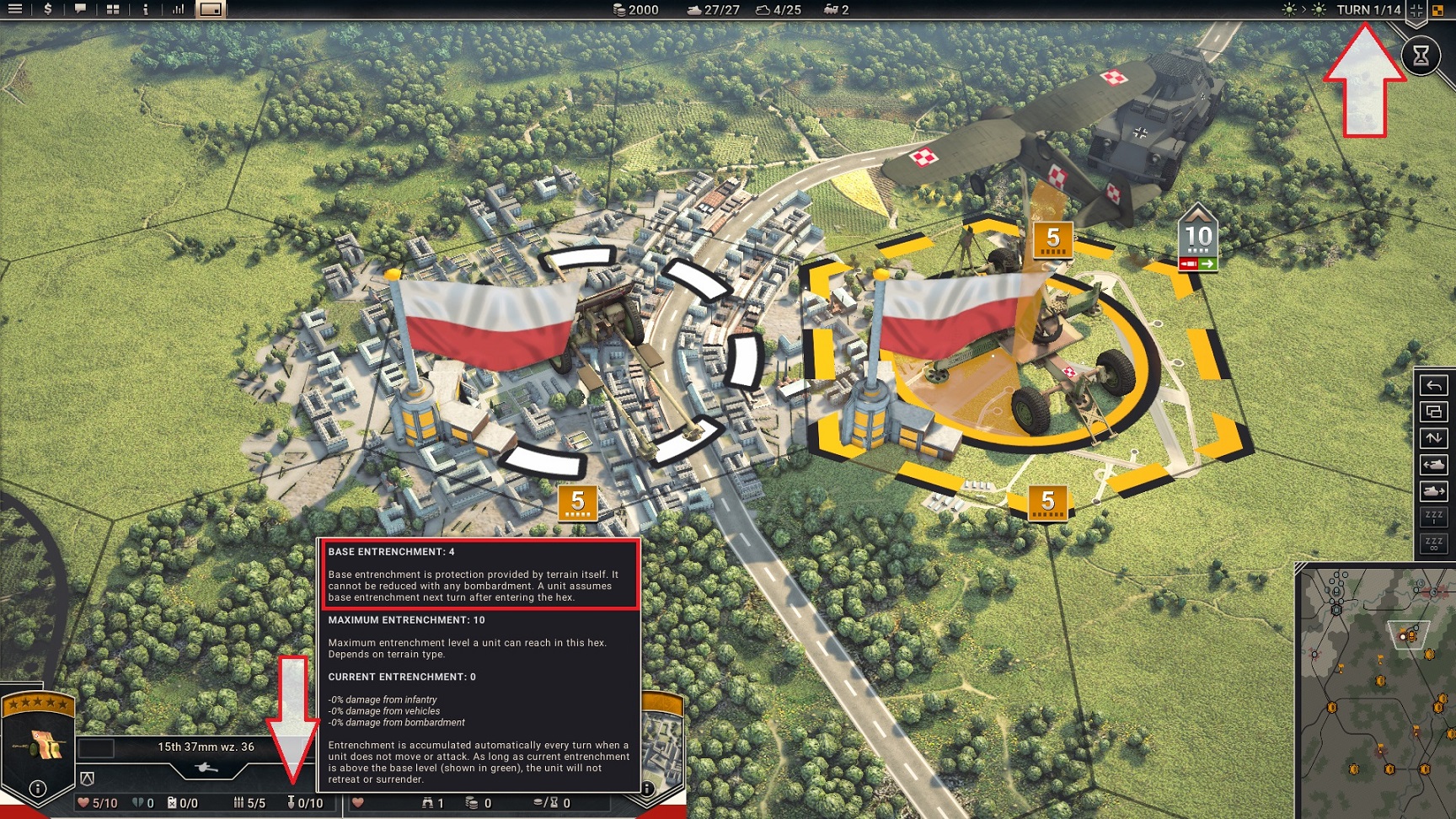Select next unit with the right-arrow tank
Viewport: 1456px width, 819px height.
click(x=1433, y=490)
